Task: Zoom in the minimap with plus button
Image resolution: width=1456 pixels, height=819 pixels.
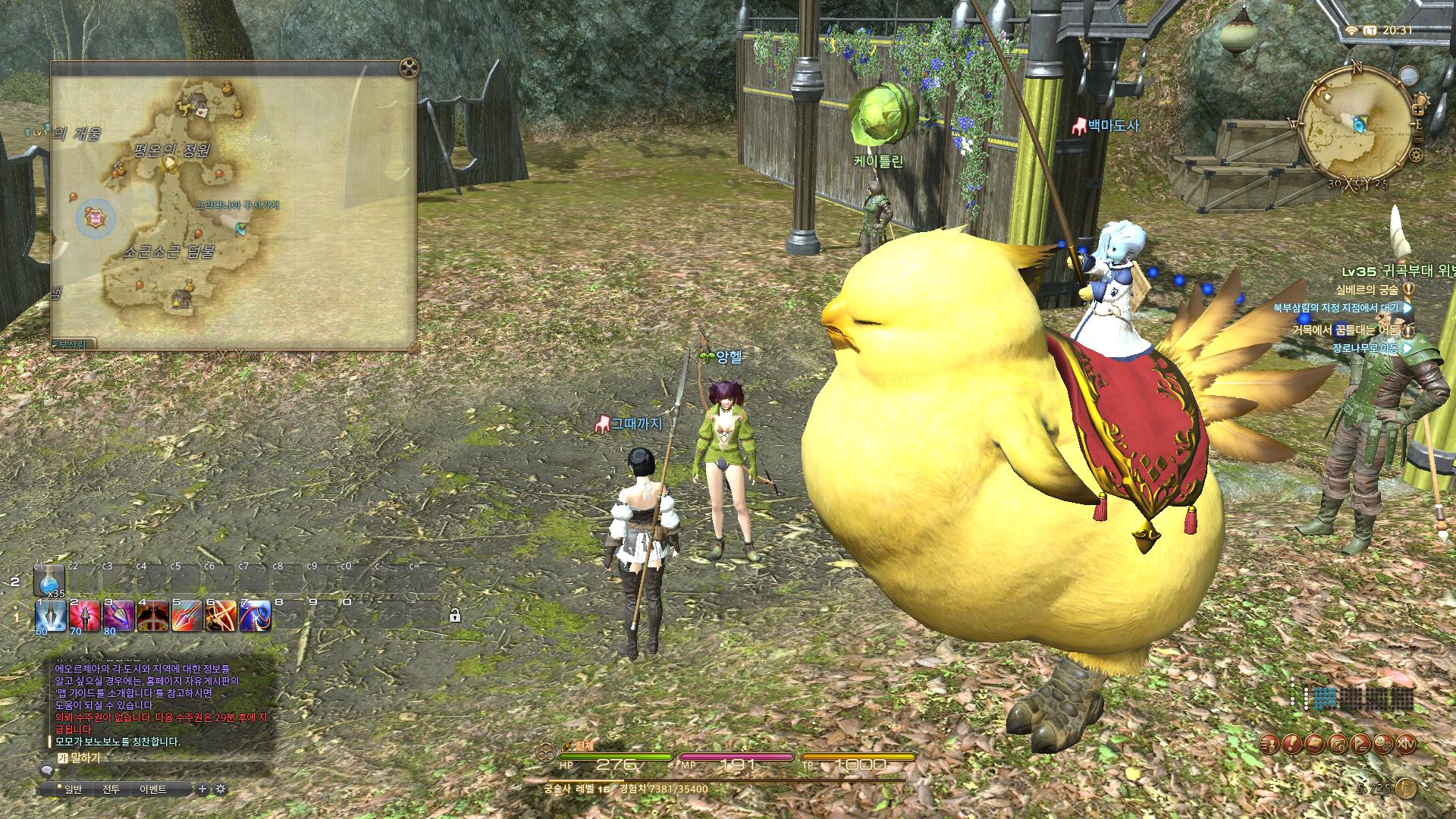Action: (x=1418, y=109)
